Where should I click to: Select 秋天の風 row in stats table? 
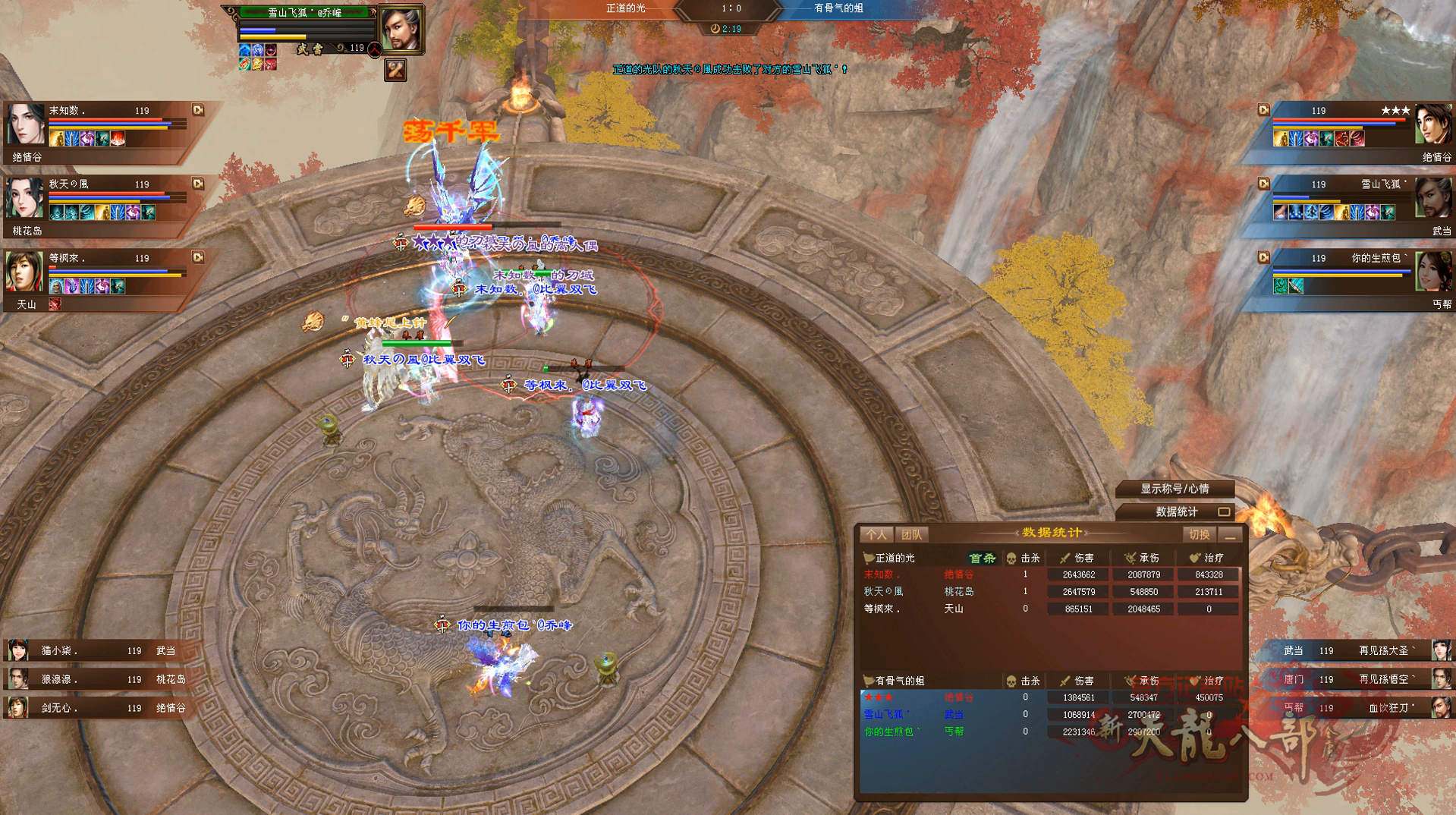pos(1050,592)
